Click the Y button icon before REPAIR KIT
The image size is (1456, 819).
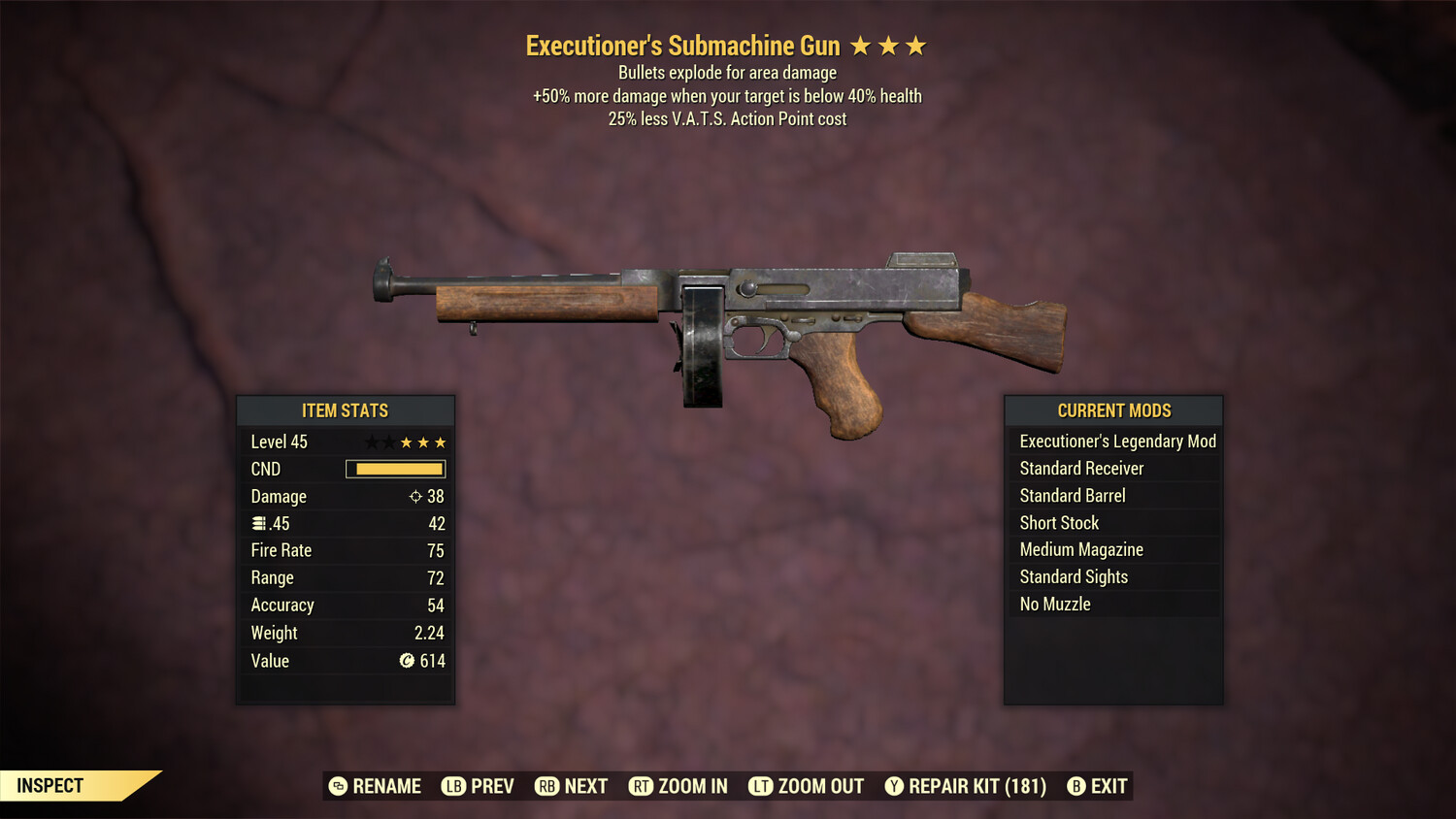click(894, 786)
